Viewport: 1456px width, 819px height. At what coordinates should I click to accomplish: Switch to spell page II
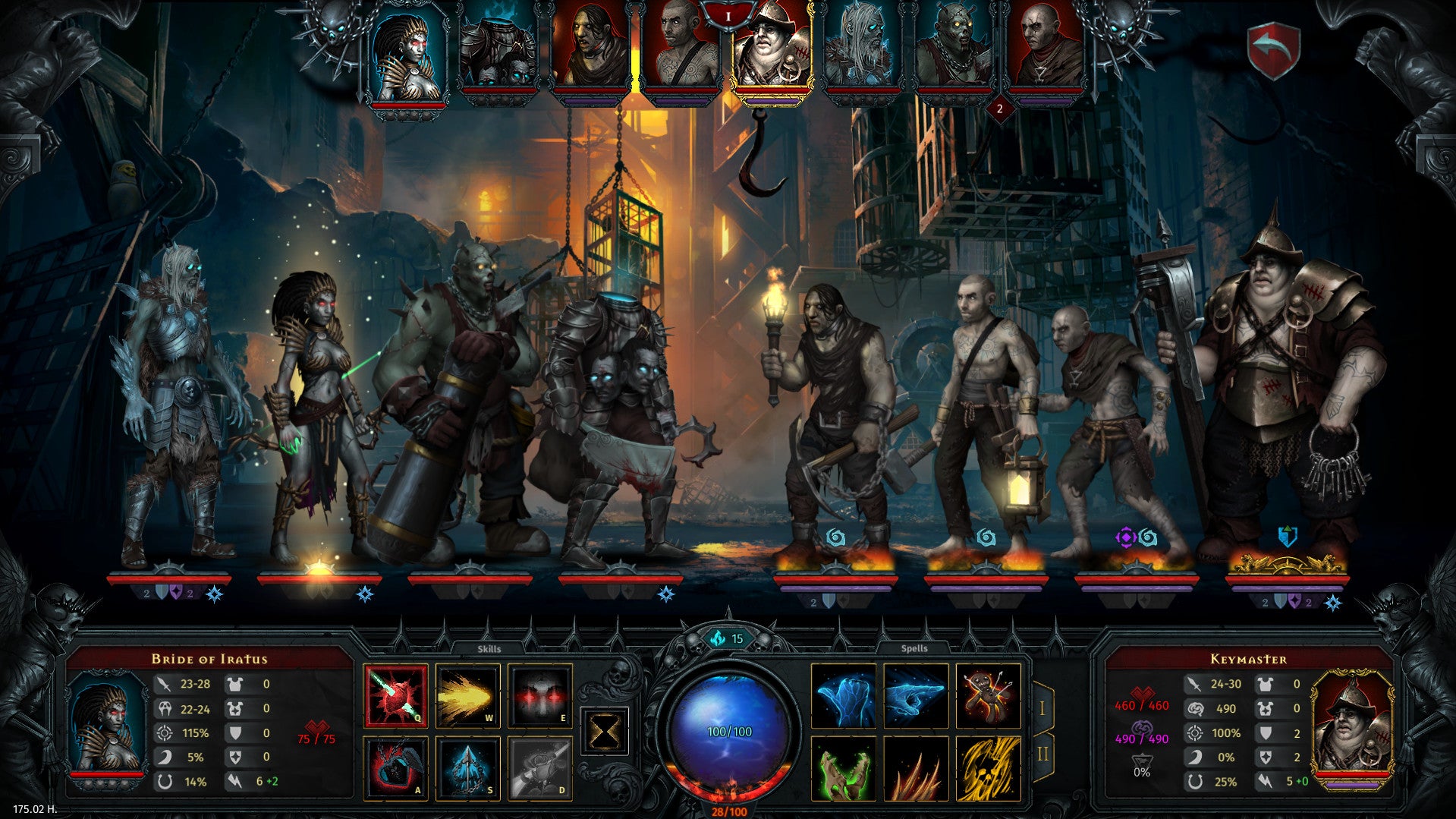(1044, 752)
